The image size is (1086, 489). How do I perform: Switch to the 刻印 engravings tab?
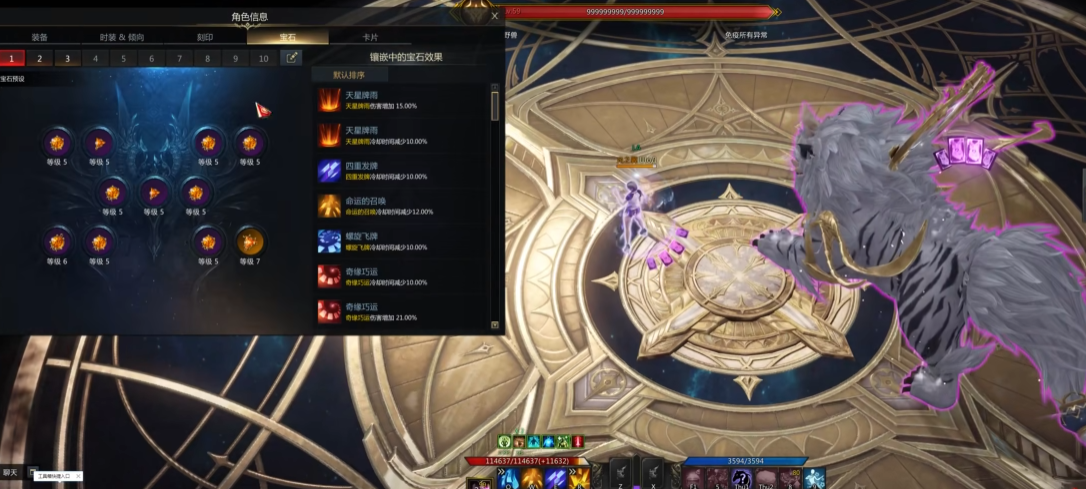(204, 37)
